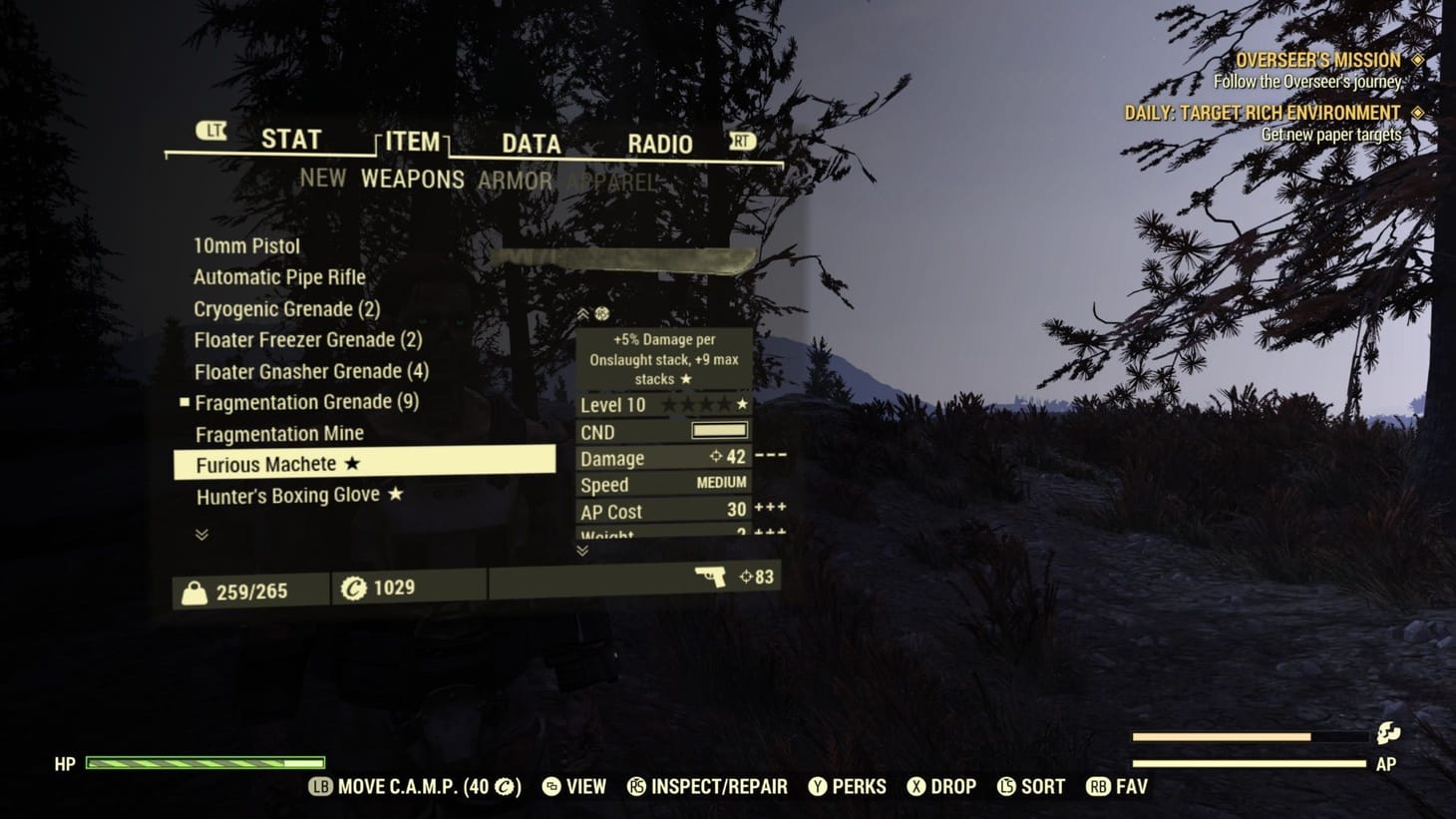Open the ARMOR category
1456x819 pixels.
point(517,181)
